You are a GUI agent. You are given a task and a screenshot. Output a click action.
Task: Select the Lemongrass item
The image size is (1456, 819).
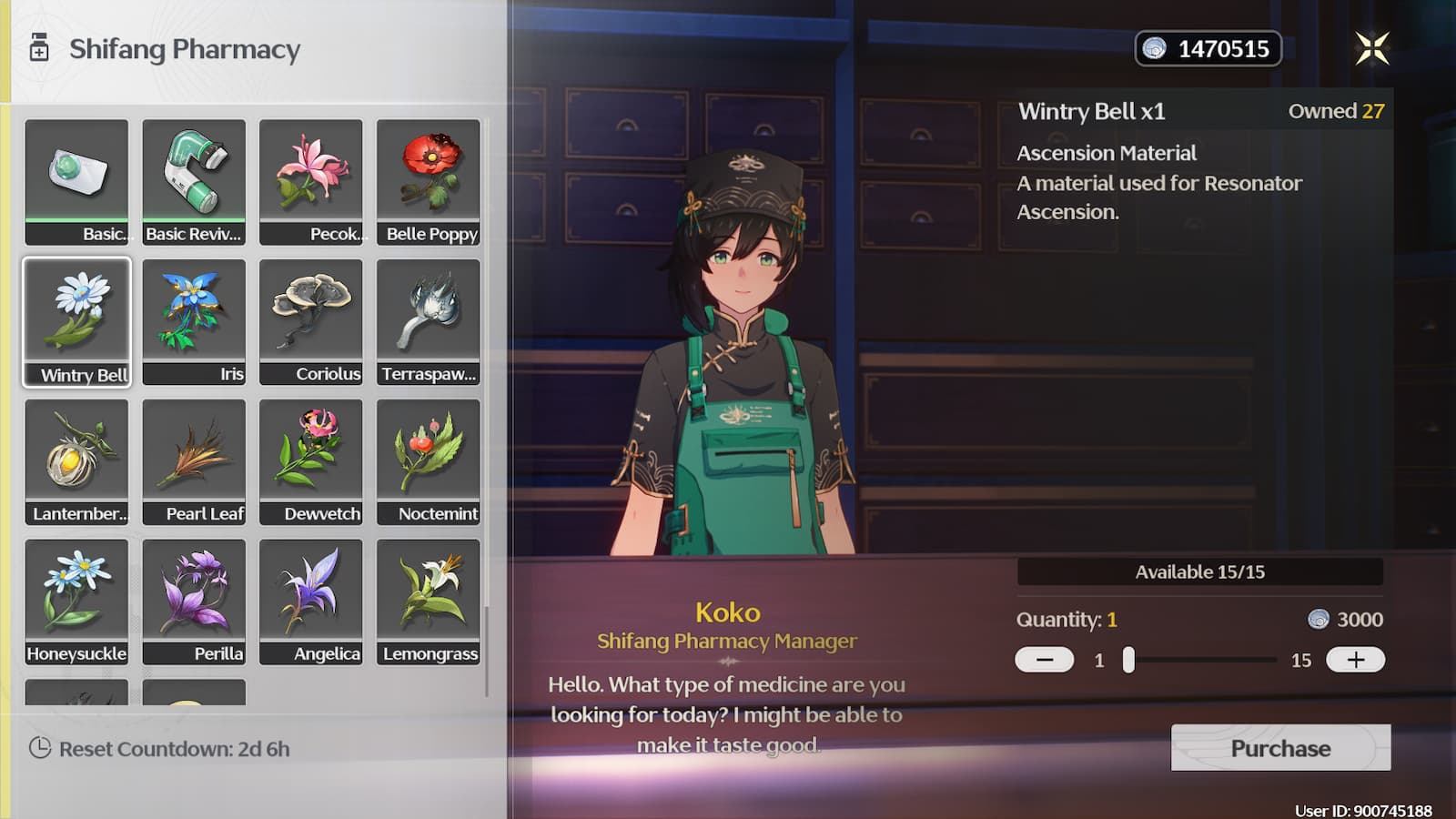[x=429, y=602]
